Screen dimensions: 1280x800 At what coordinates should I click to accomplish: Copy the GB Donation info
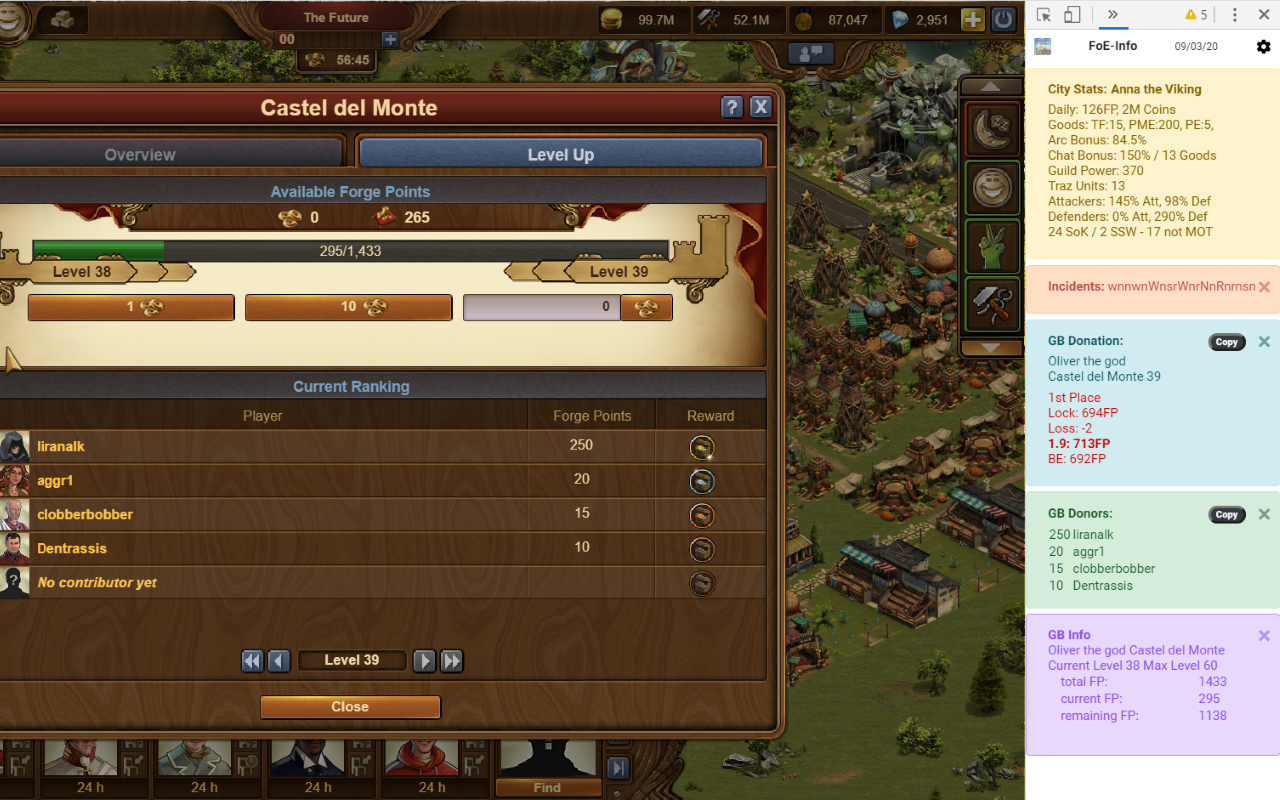(1226, 342)
